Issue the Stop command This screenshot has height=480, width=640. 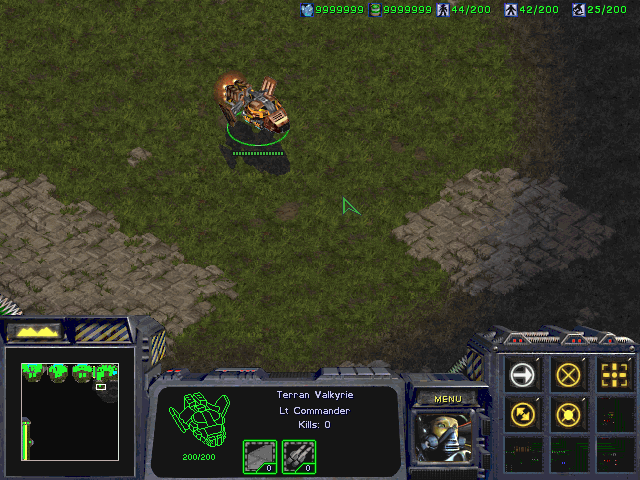pyautogui.click(x=569, y=375)
